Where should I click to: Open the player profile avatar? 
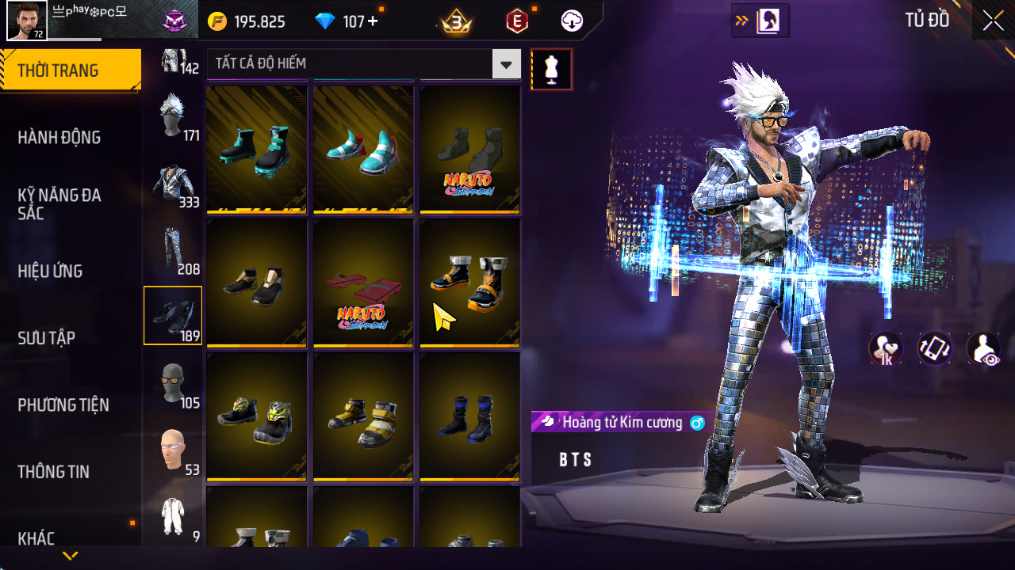(x=26, y=20)
